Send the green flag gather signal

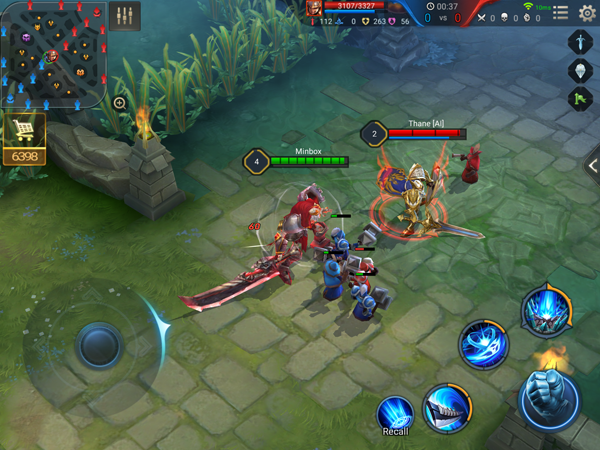[581, 99]
